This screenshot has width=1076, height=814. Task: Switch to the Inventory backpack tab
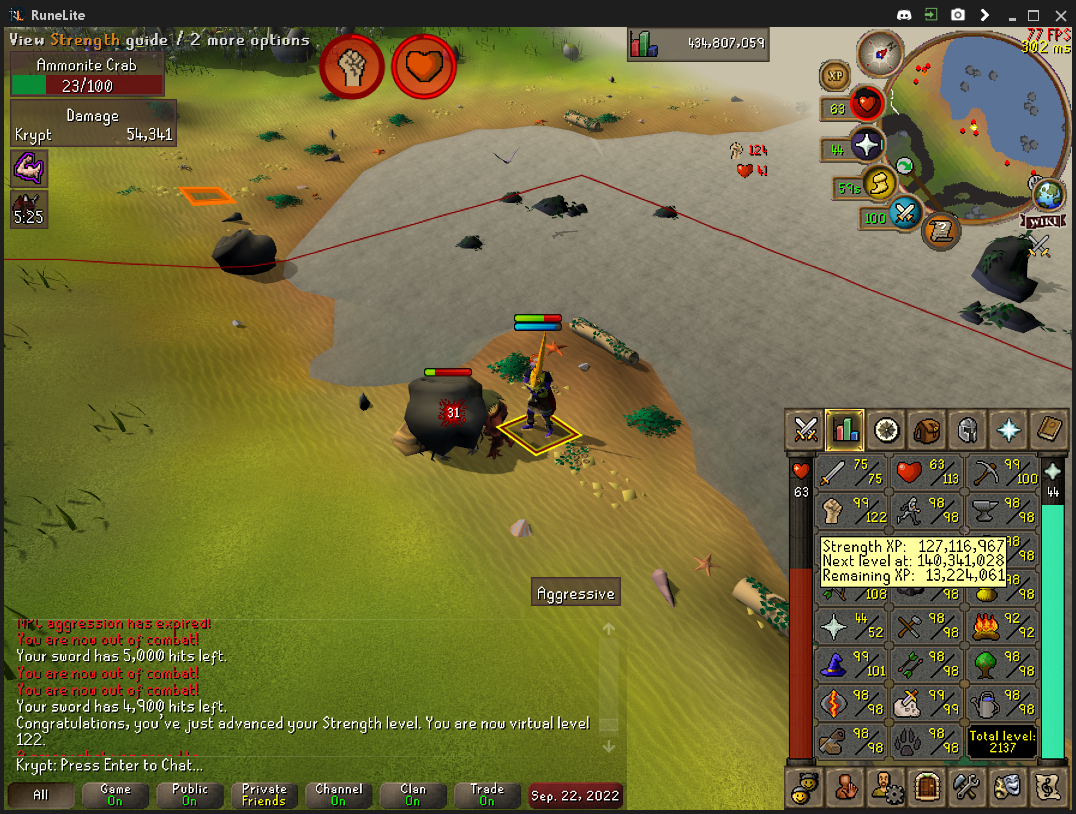926,430
